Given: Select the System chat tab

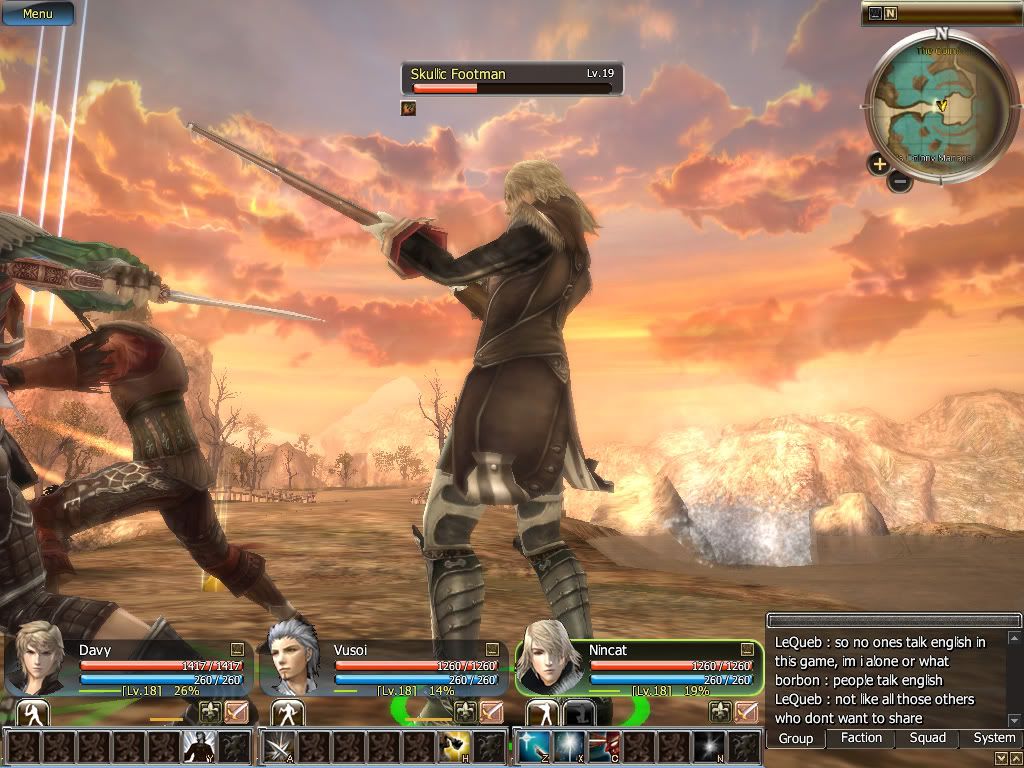Looking at the screenshot, I should 994,738.
